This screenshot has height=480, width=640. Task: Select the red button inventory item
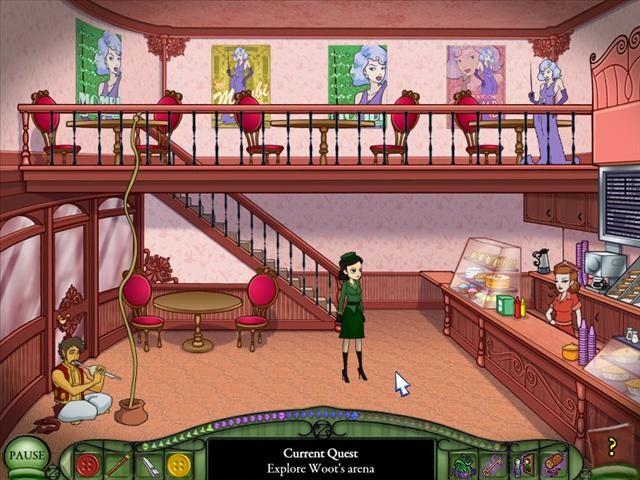[x=88, y=465]
